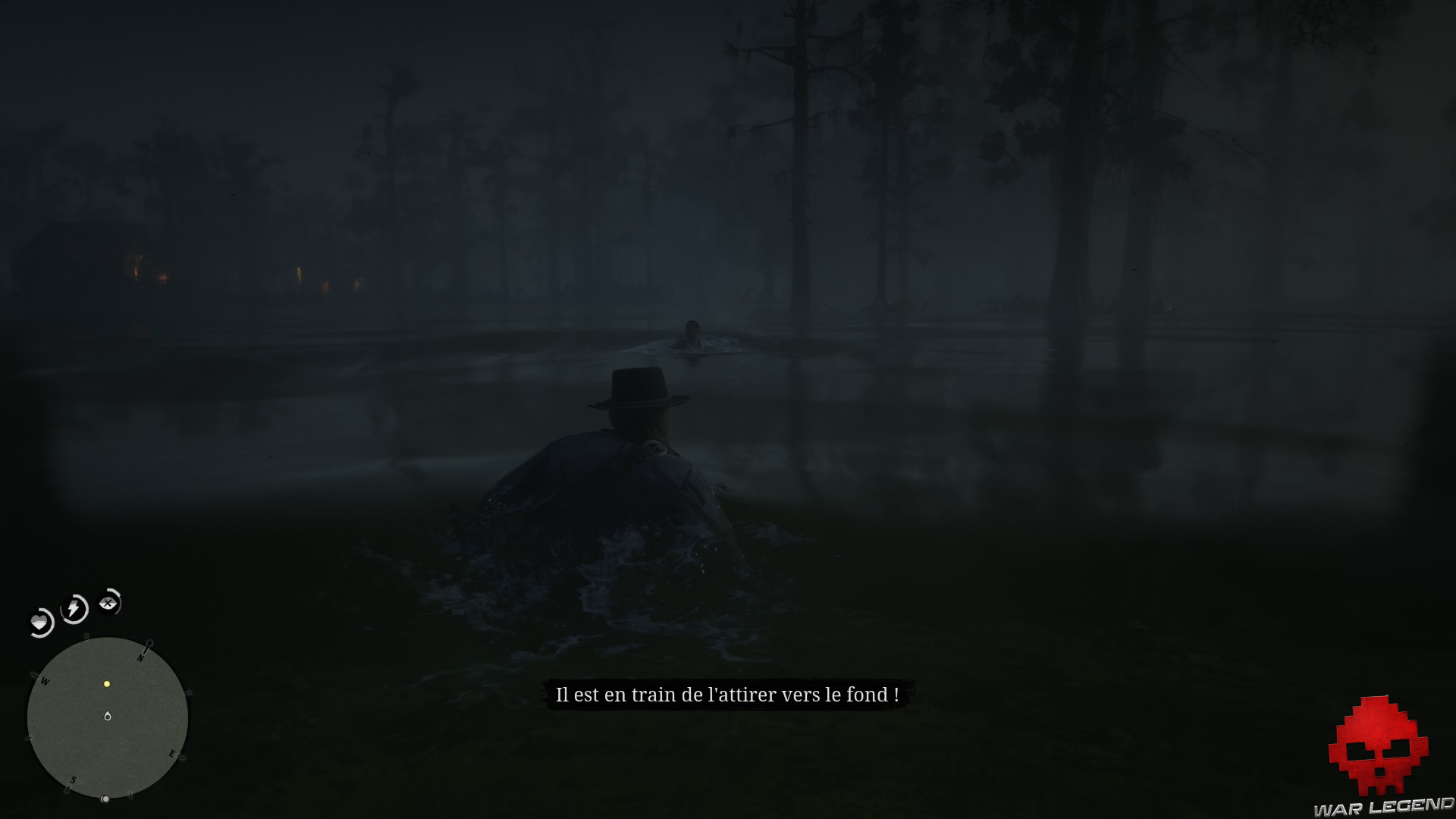Click the yellow waypoint dot on the minimap

(x=106, y=684)
